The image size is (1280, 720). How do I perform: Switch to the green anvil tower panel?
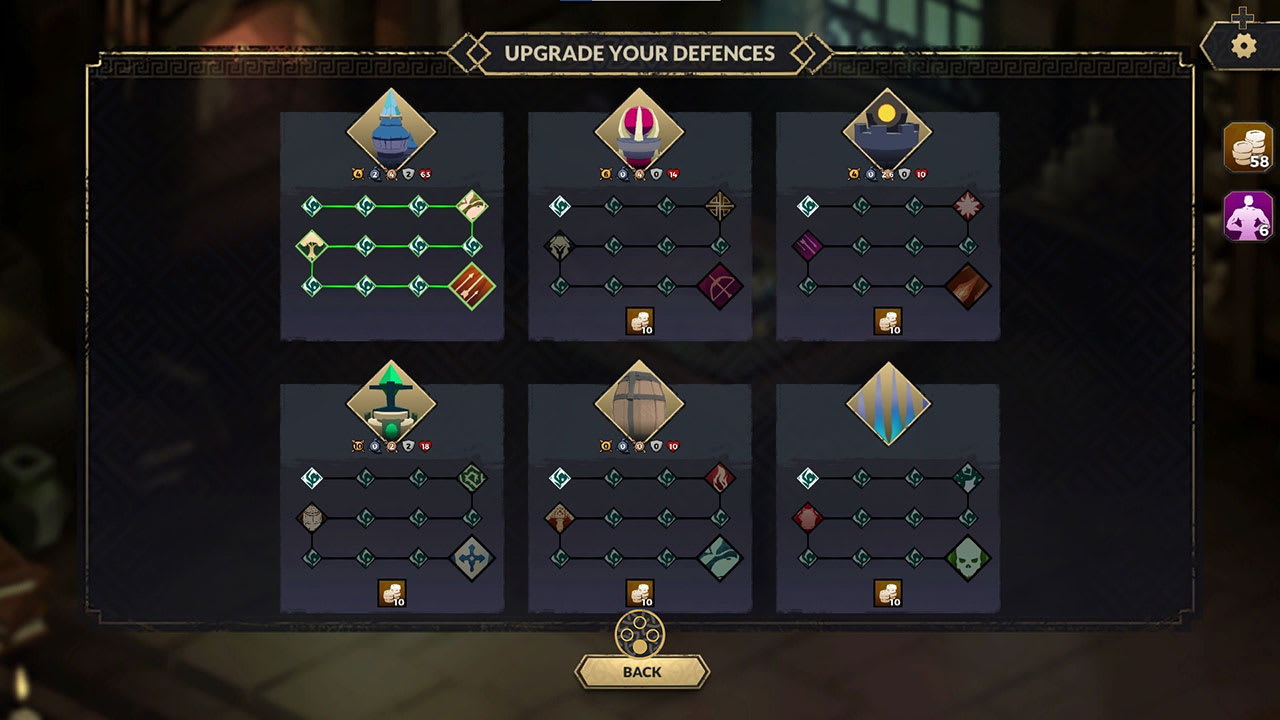(x=390, y=403)
